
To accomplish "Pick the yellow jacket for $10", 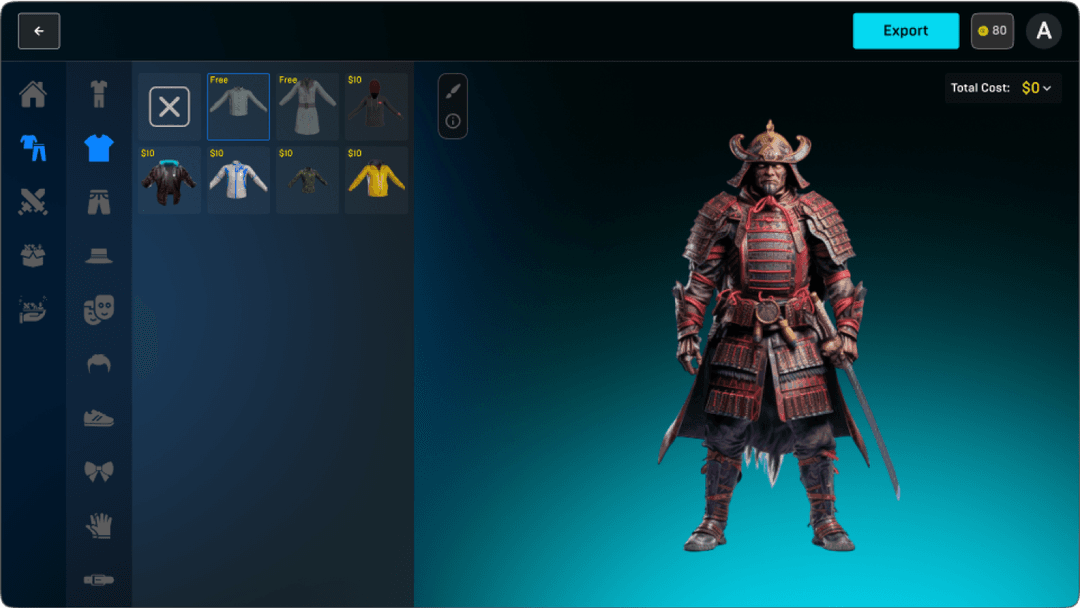I will pyautogui.click(x=376, y=180).
